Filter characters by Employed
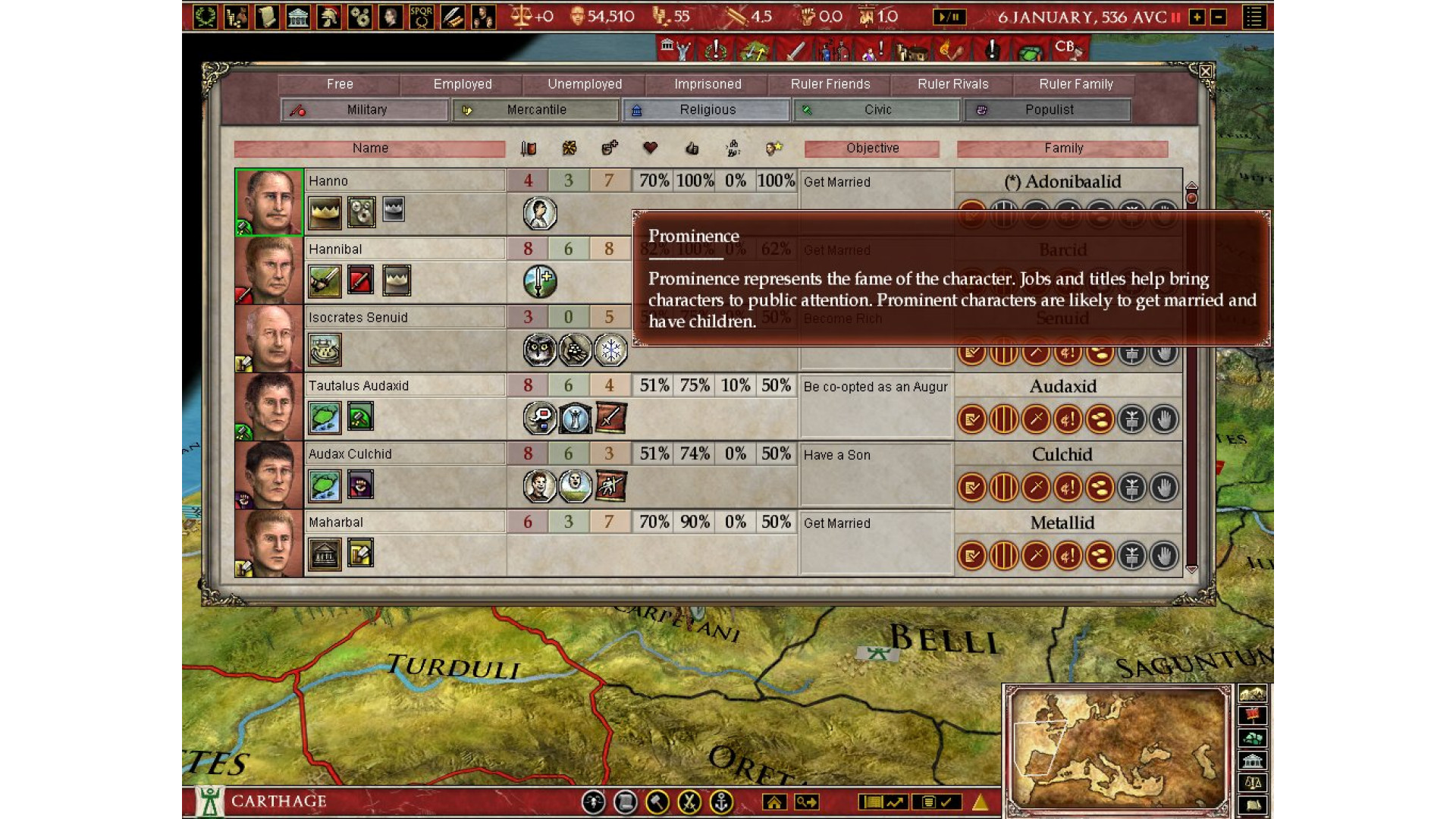The image size is (1456, 819). click(x=463, y=84)
